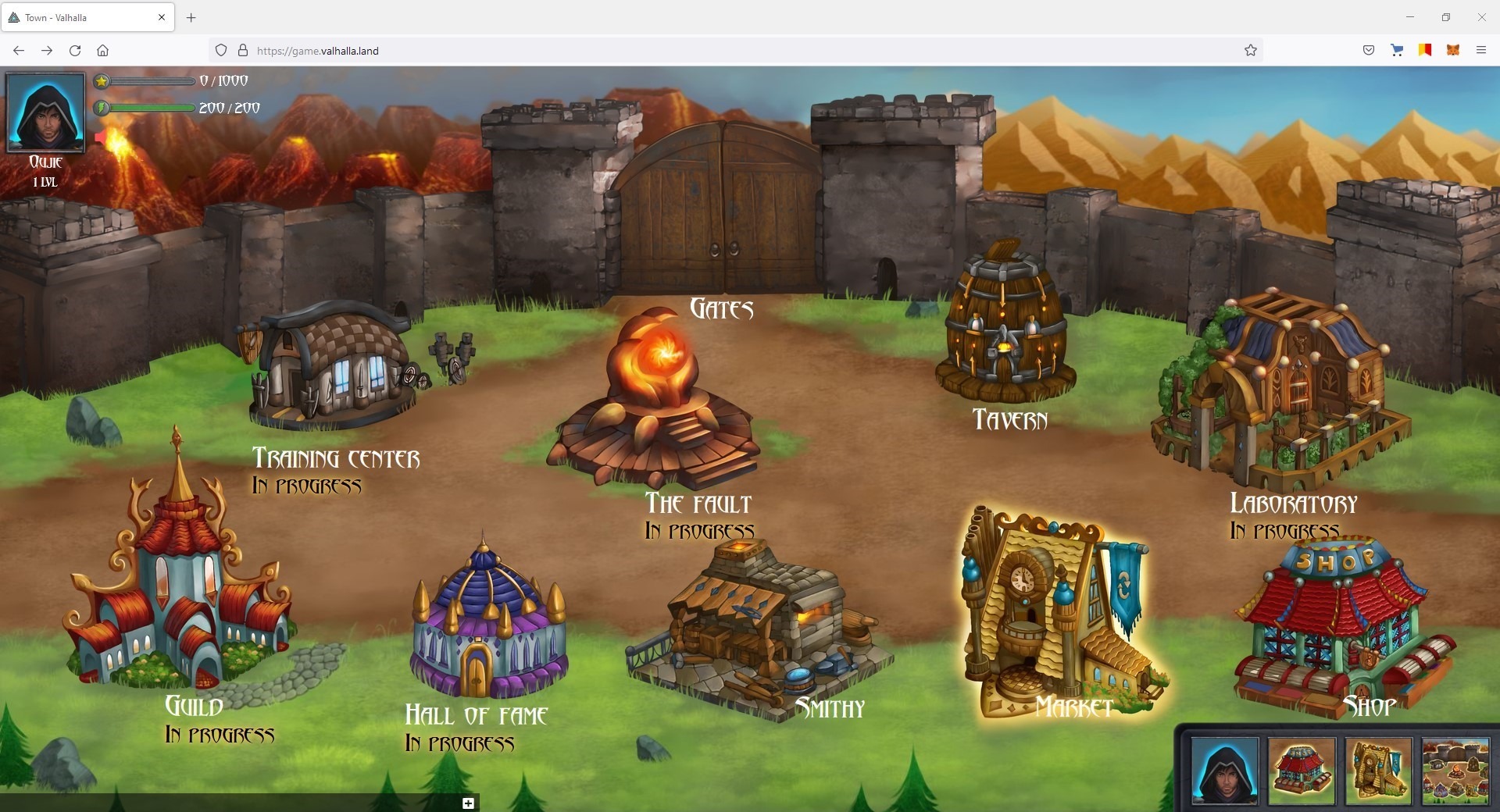The width and height of the screenshot is (1500, 812).
Task: Select the town overview thumbnail
Action: pos(1455,770)
